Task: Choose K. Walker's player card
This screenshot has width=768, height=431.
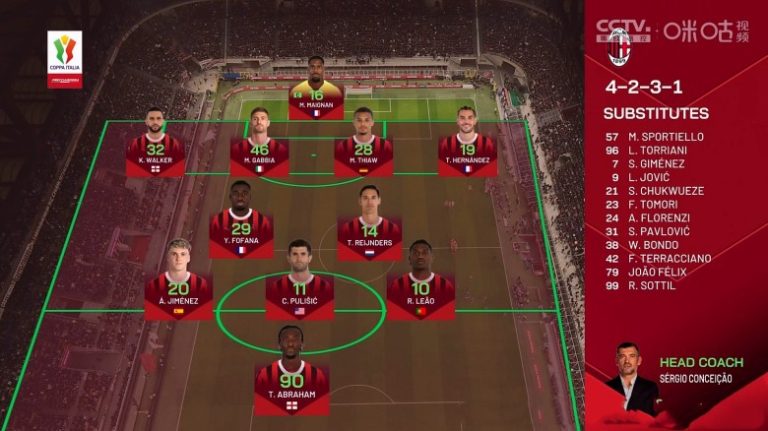Action: (155, 148)
